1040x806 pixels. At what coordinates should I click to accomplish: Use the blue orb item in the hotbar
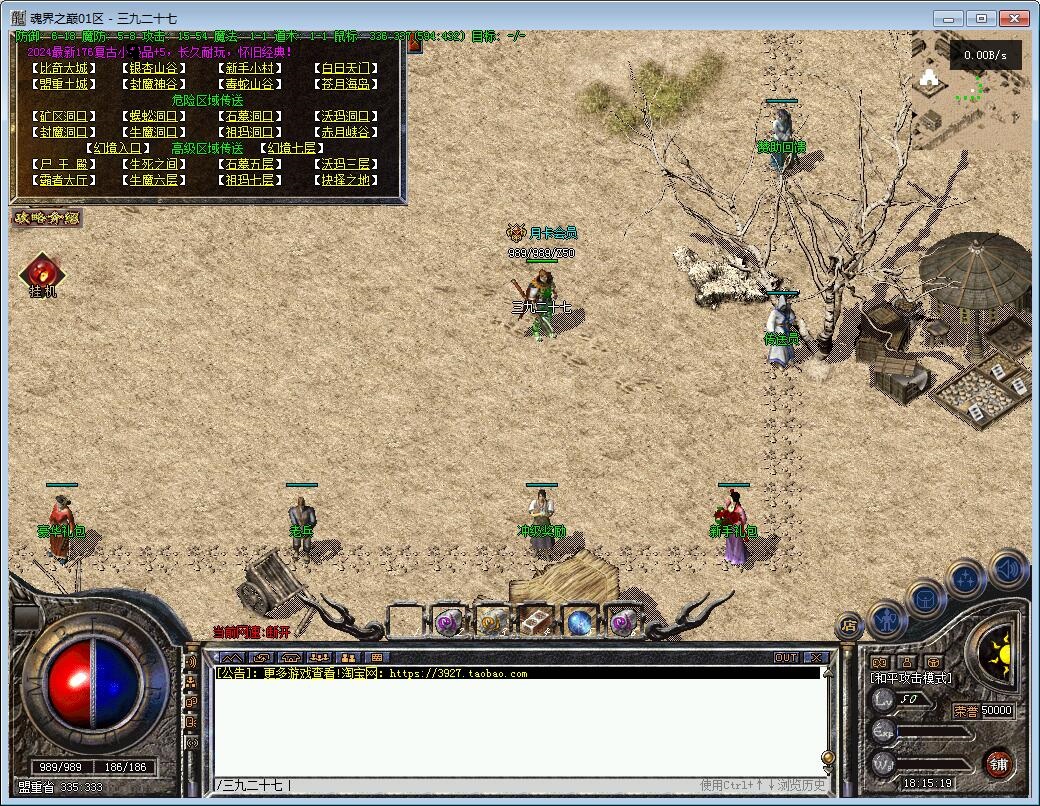pos(580,622)
